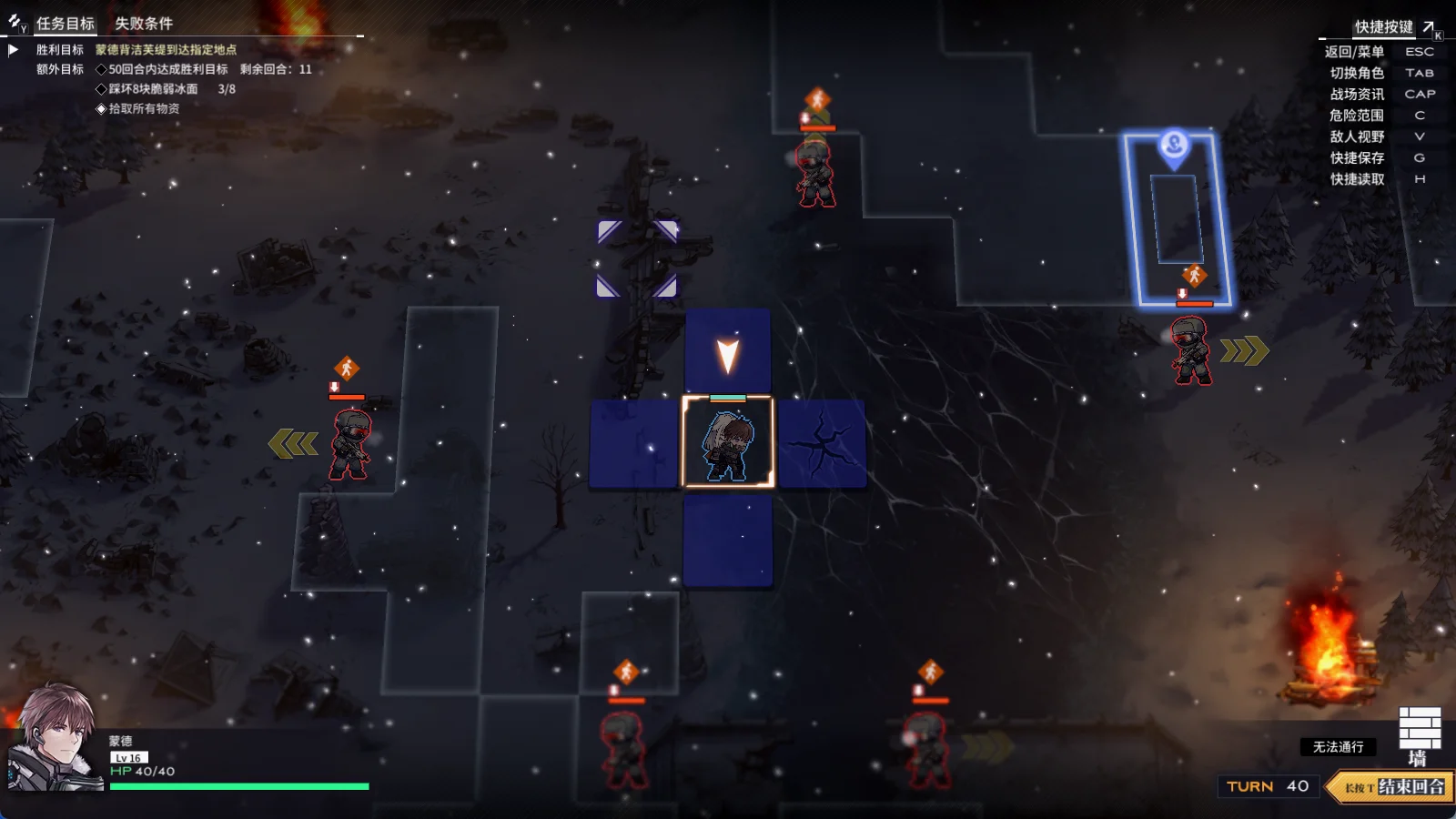Select the movement tile with the white arrow
Screen dimensions: 1456x819
pos(728,352)
